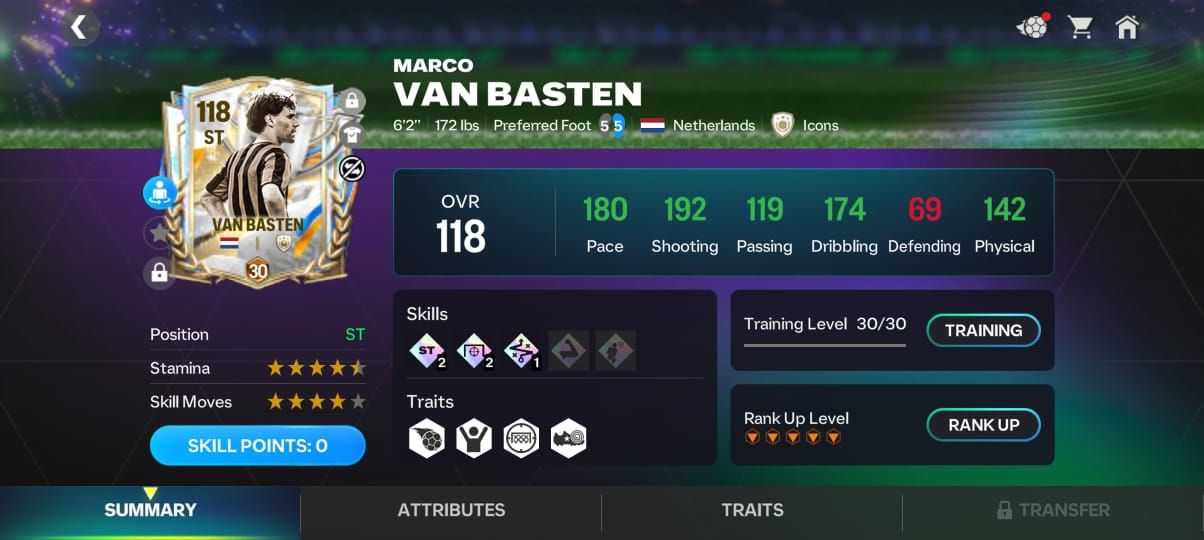
Task: Select the celebrating player trait icon
Action: tap(474, 438)
